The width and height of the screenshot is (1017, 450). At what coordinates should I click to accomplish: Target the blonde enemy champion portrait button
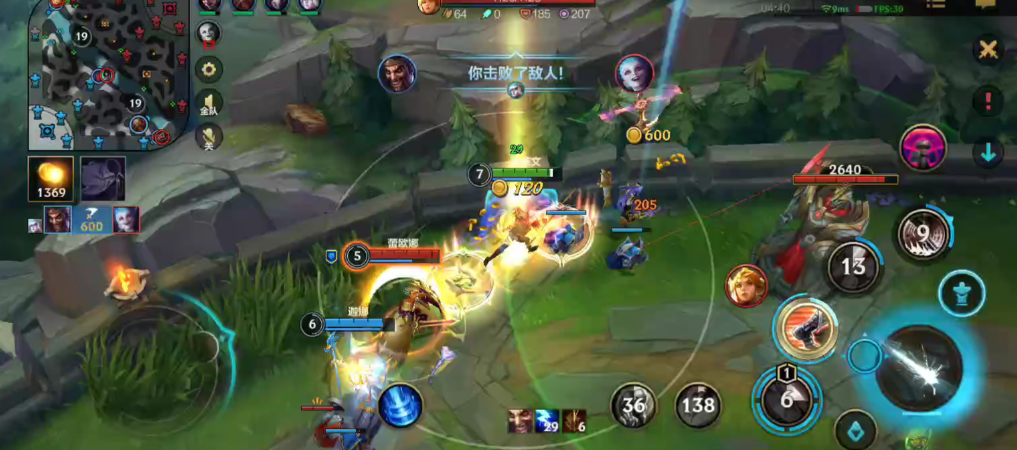746,285
